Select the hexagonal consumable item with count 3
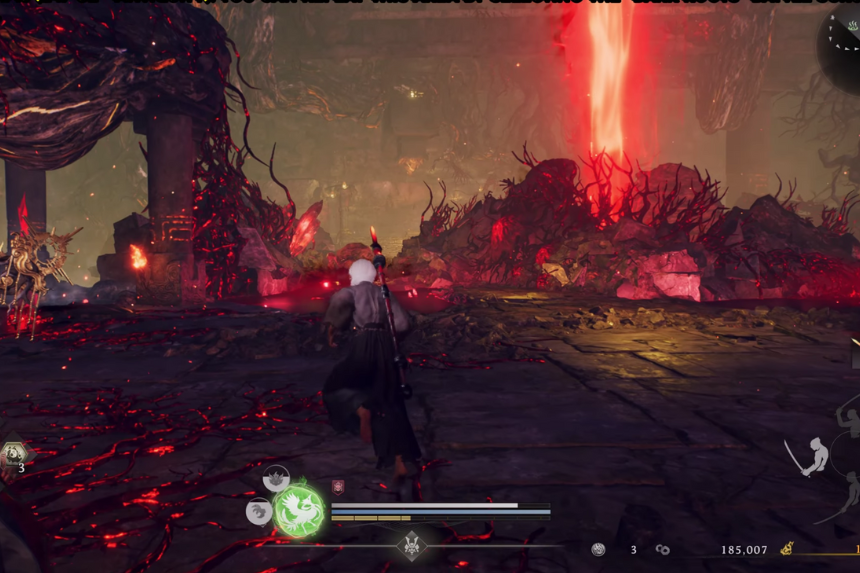This screenshot has height=573, width=860. [15, 456]
